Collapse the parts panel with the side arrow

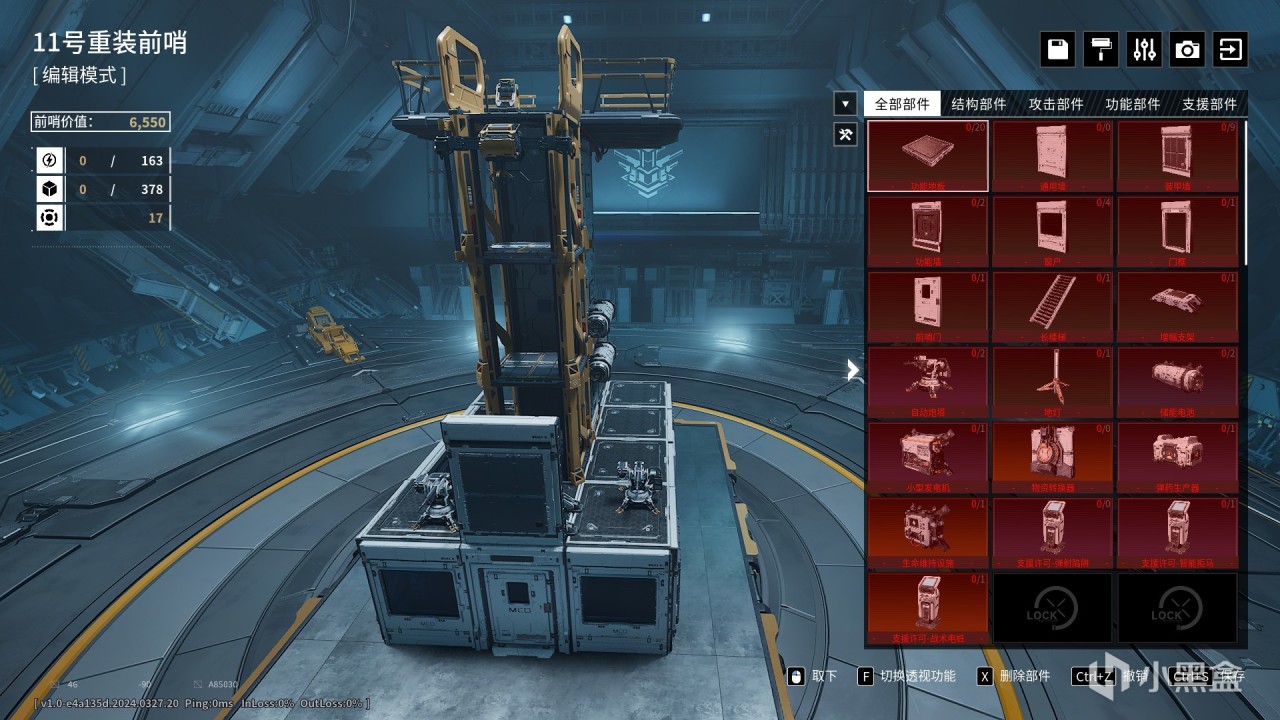tap(853, 370)
